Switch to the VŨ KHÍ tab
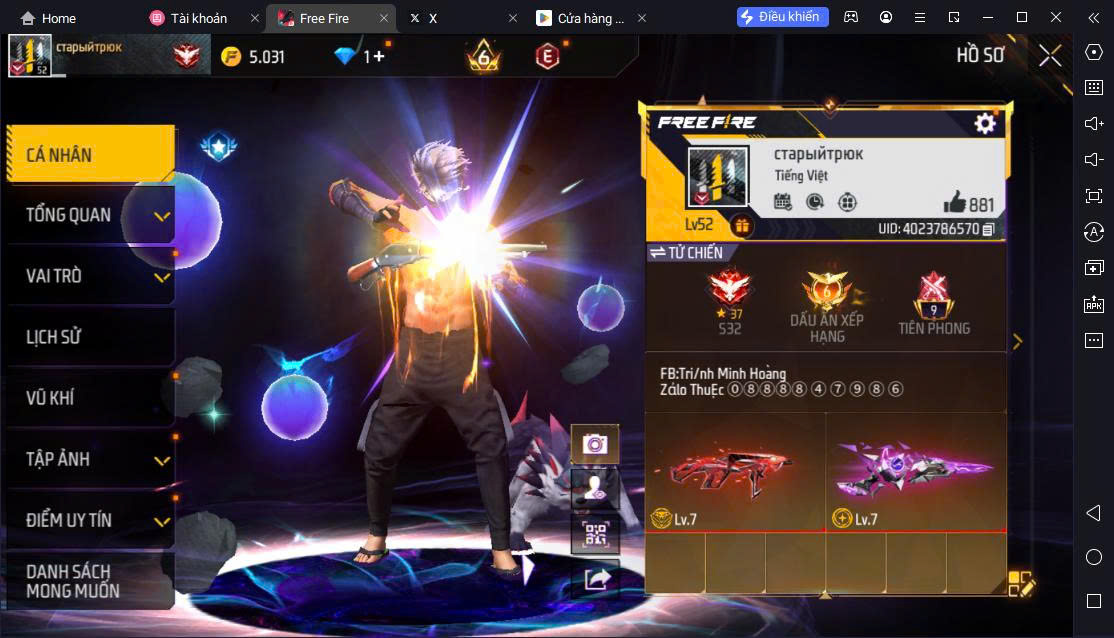This screenshot has width=1114, height=638. (90, 398)
